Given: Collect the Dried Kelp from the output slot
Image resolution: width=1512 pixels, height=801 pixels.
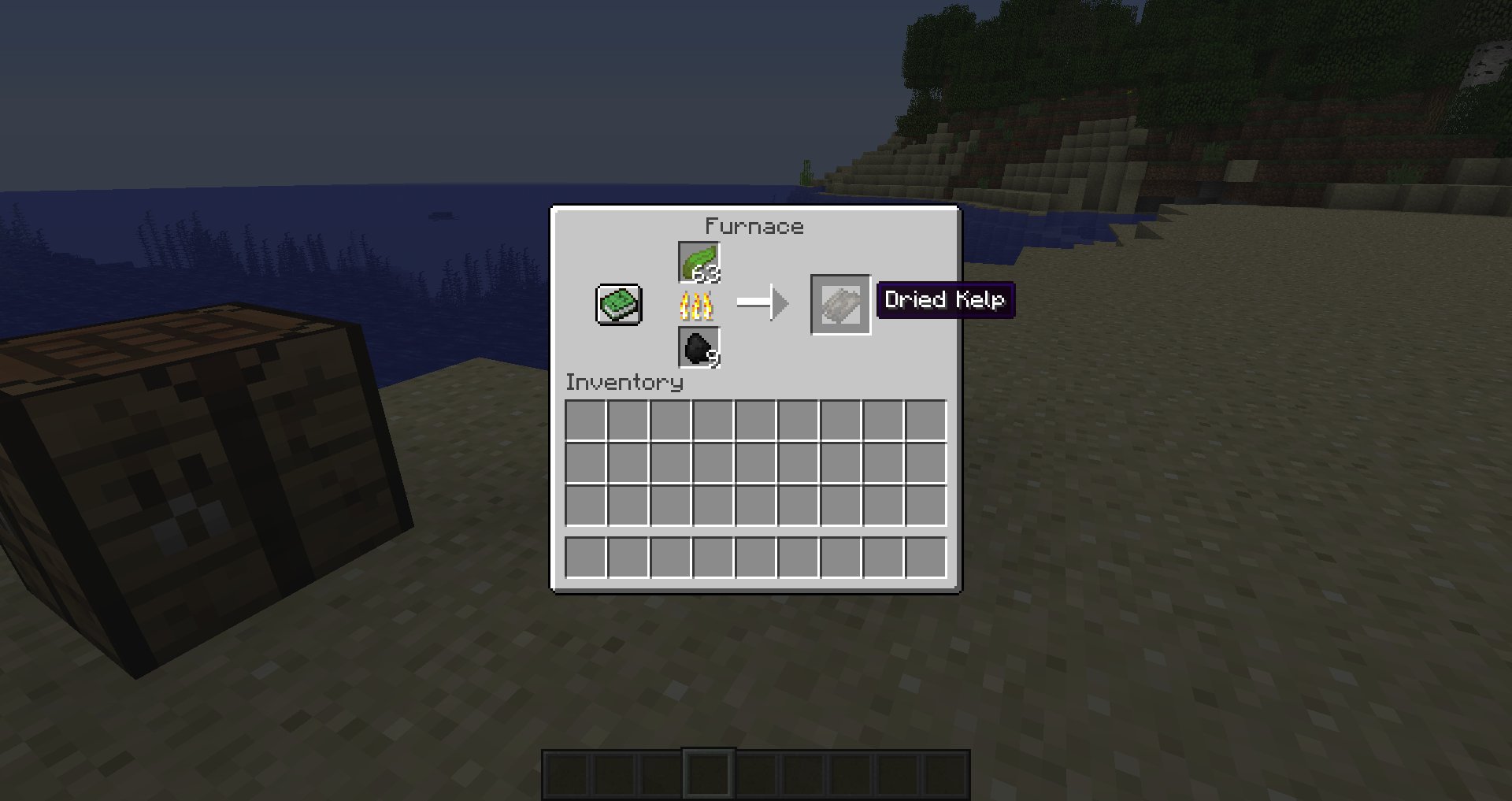Looking at the screenshot, I should [x=839, y=305].
